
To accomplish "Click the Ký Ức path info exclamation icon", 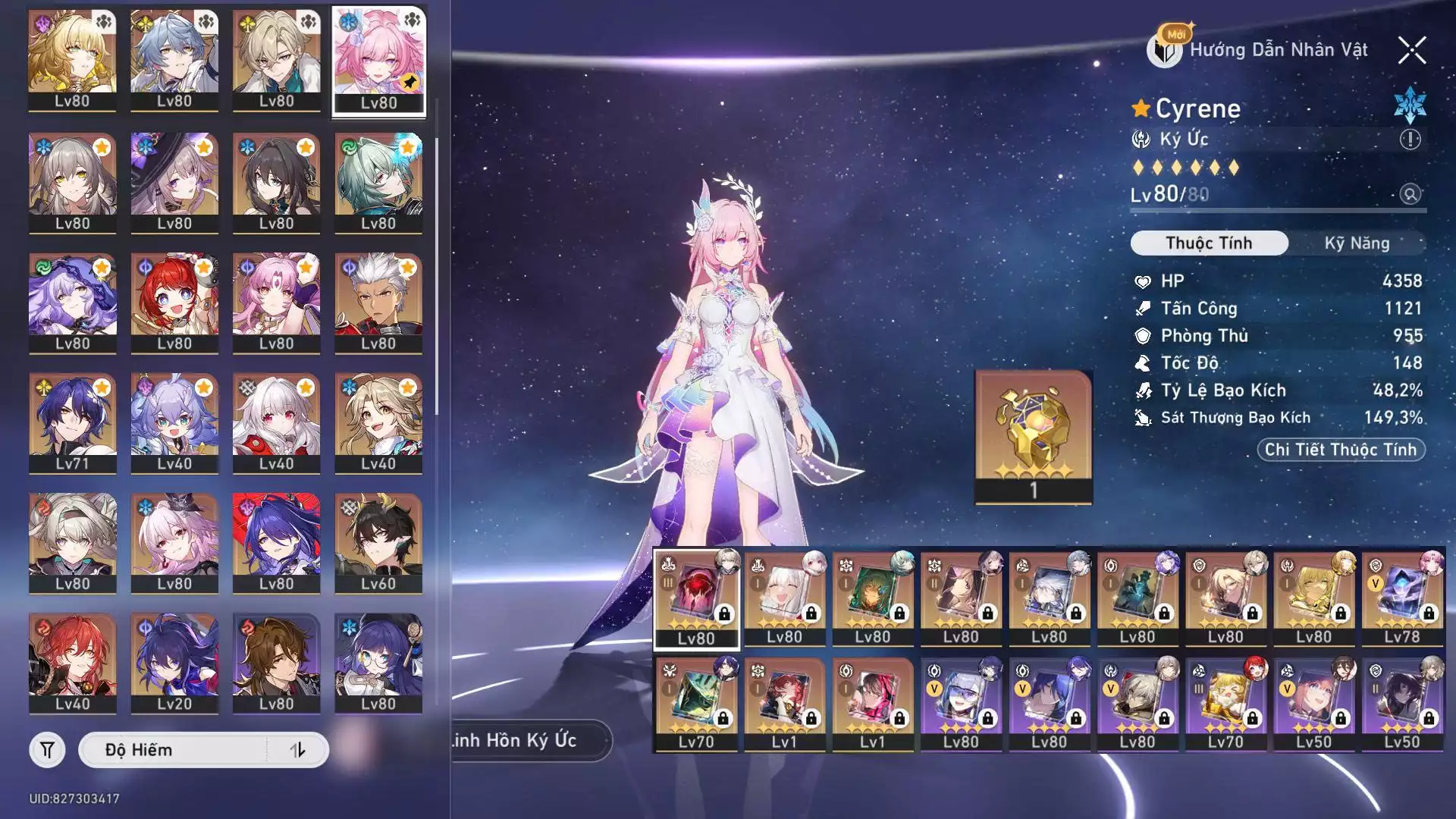I will point(1410,140).
